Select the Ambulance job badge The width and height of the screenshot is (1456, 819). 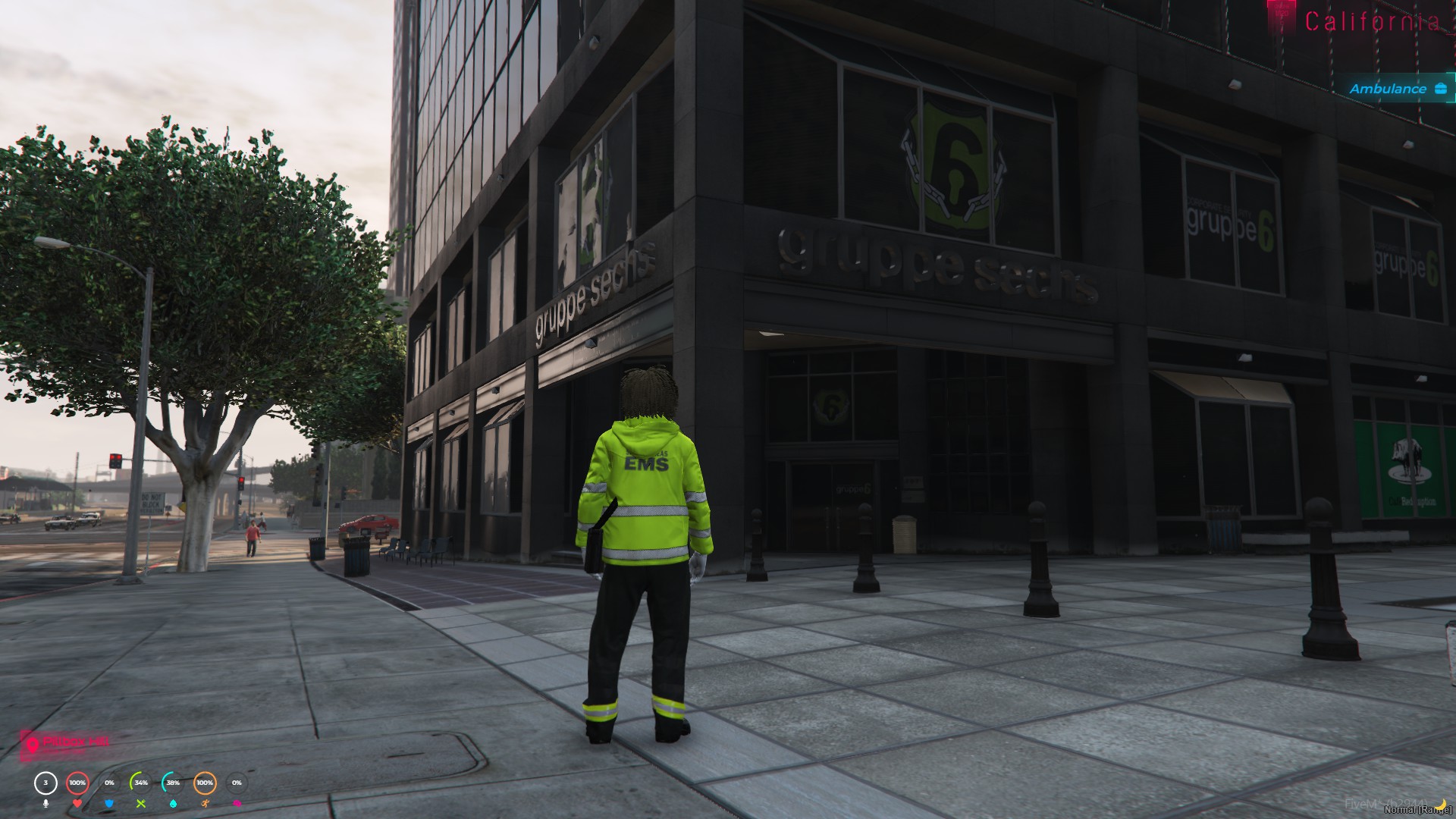click(x=1397, y=89)
